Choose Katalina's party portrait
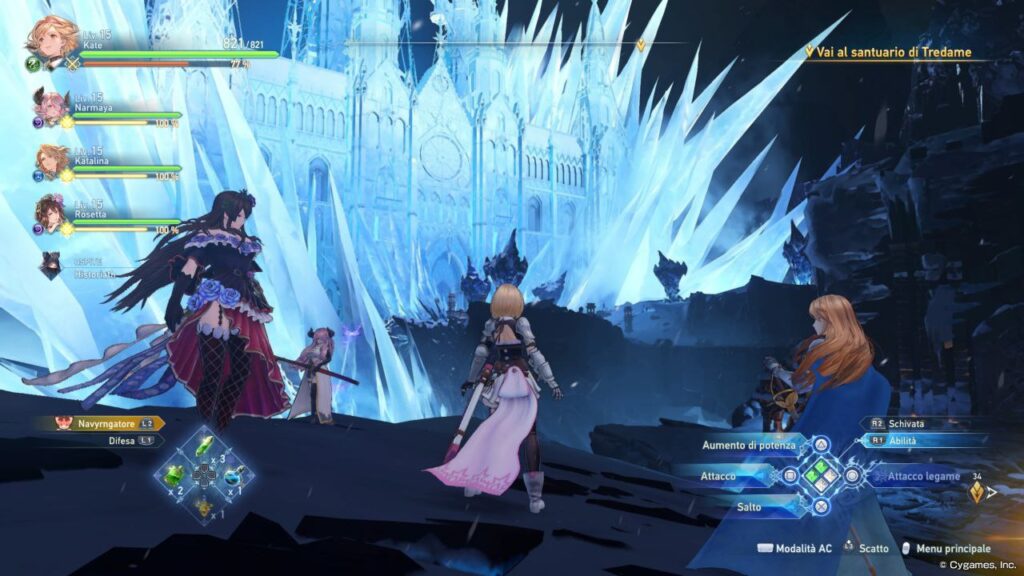This screenshot has width=1024, height=576. pos(51,160)
